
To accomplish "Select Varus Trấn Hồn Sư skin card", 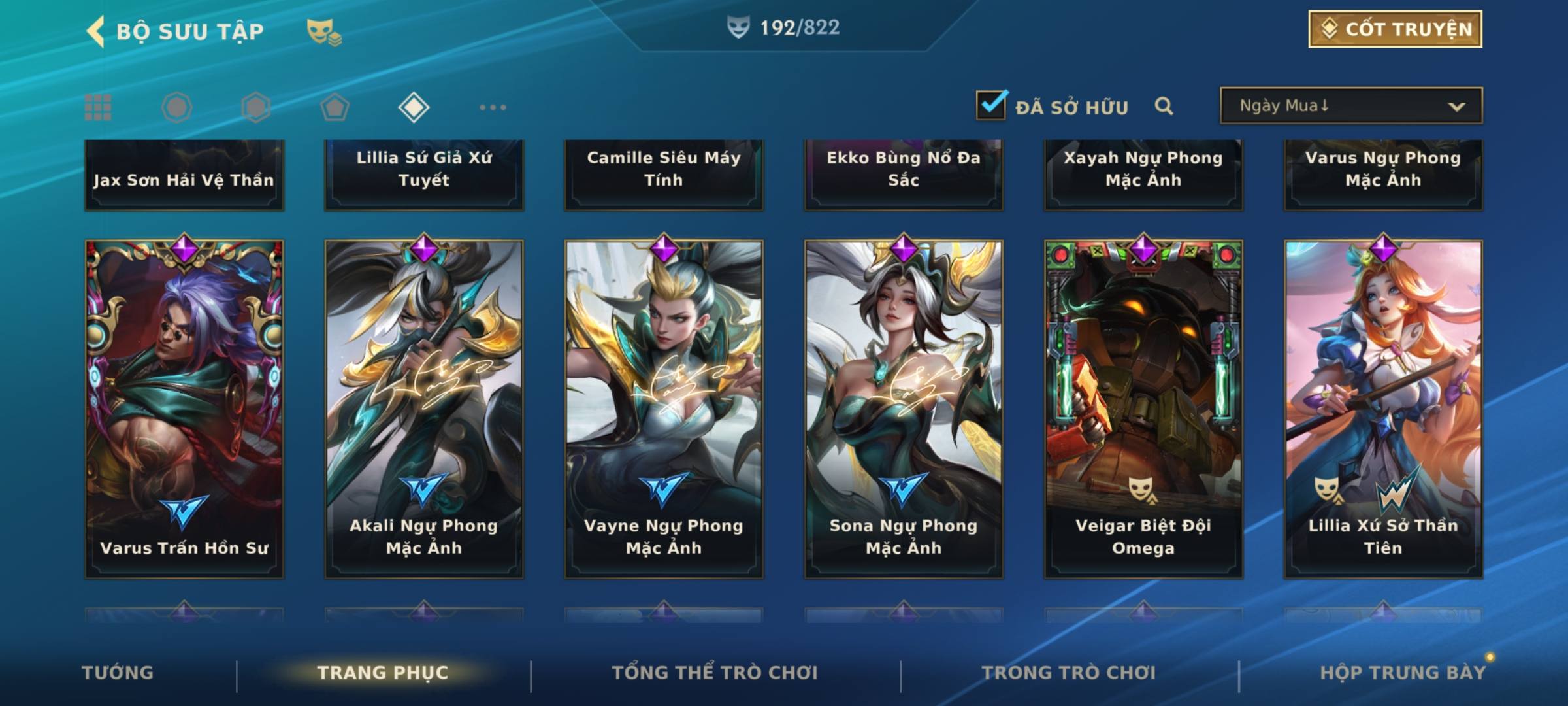I will point(184,409).
